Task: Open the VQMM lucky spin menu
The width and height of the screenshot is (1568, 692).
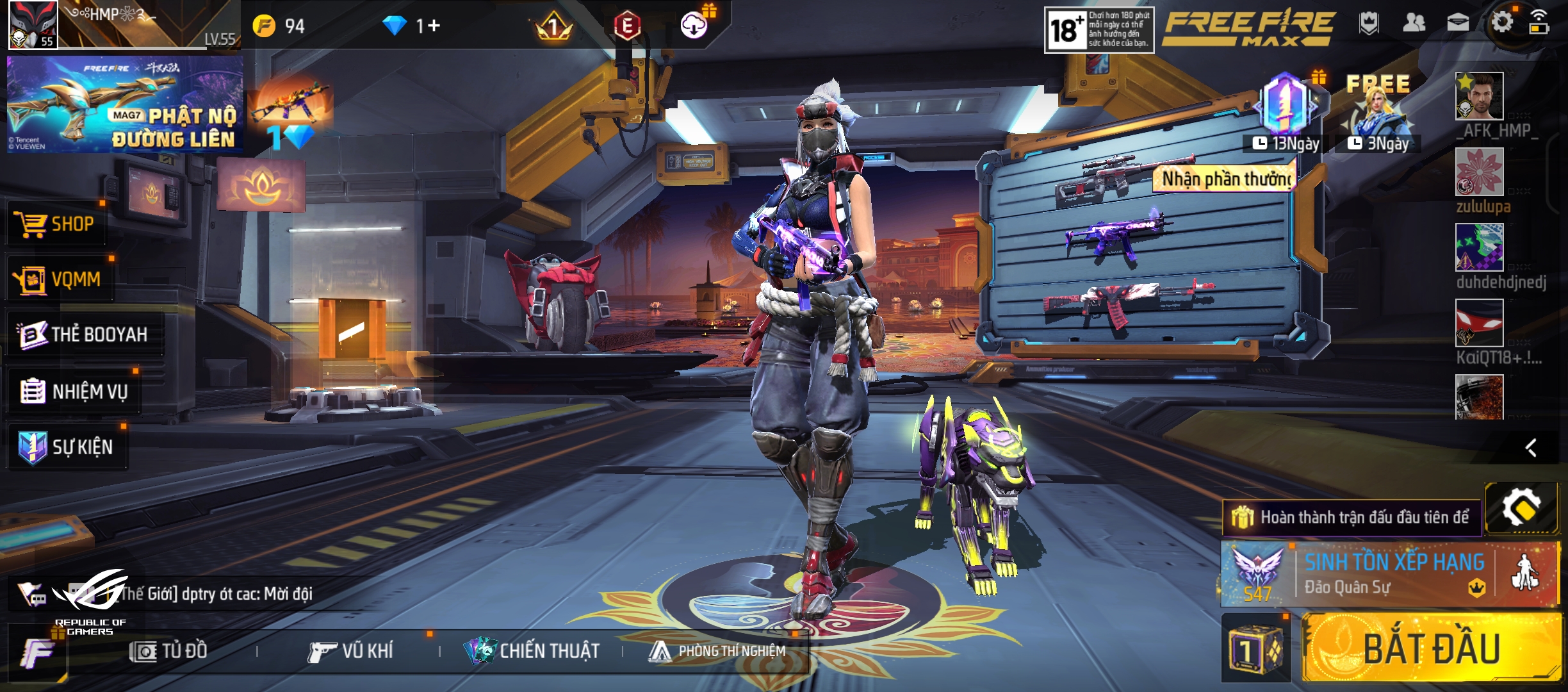Action: point(59,279)
